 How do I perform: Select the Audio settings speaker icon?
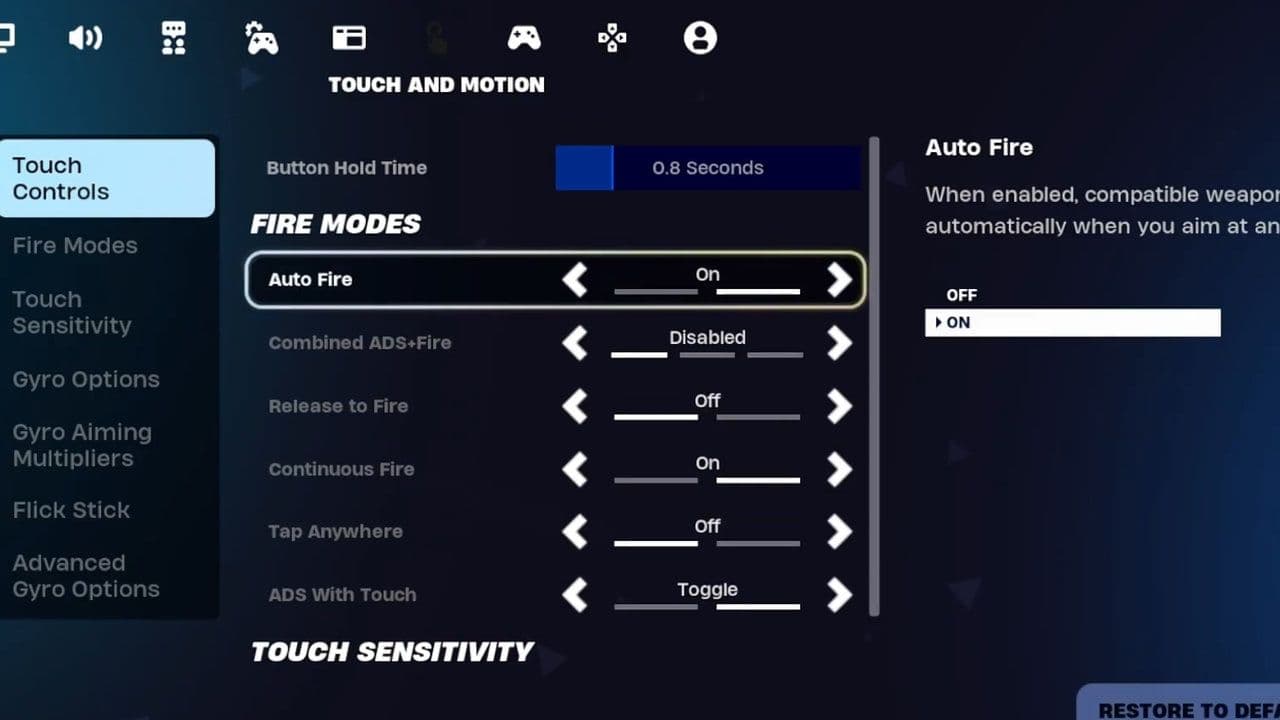[x=86, y=37]
